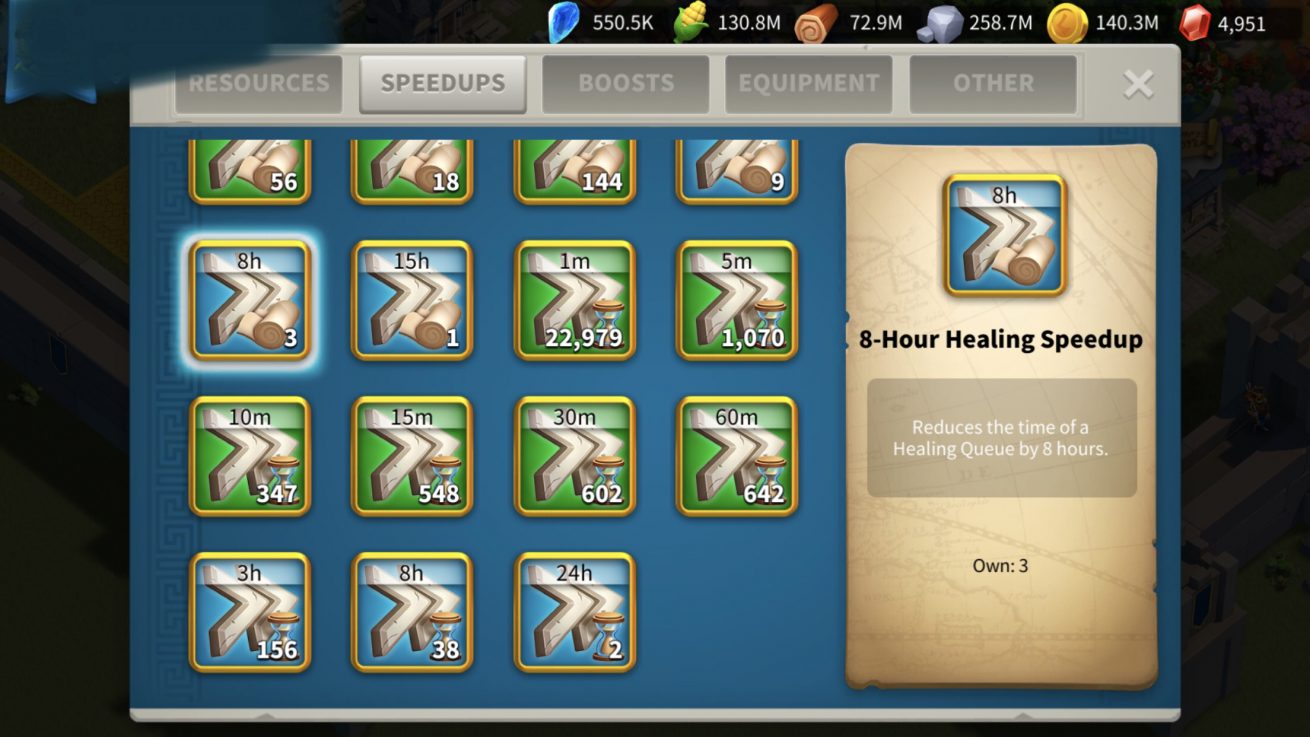The height and width of the screenshot is (737, 1310).
Task: Pick the 10m speedup with 347 owned
Action: pyautogui.click(x=250, y=456)
